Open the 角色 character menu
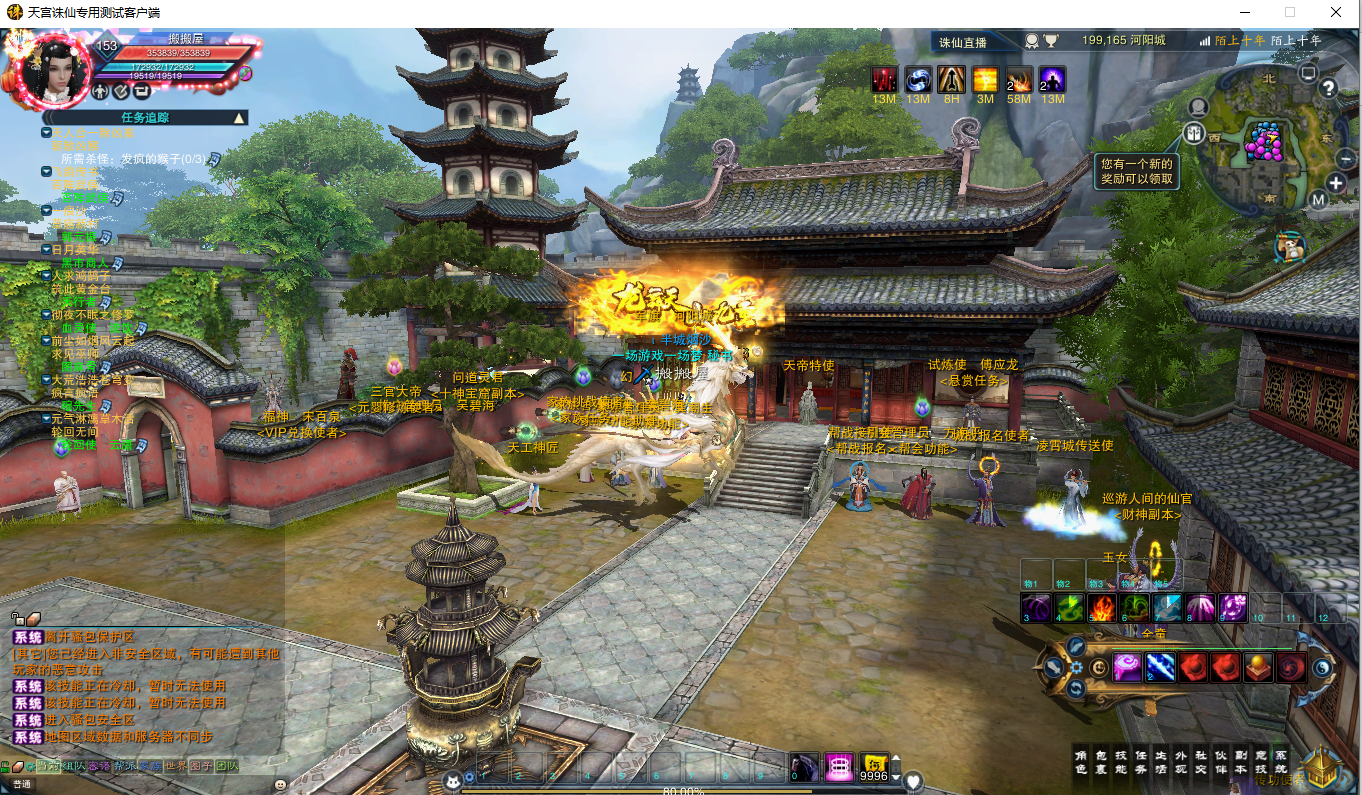 (1081, 762)
